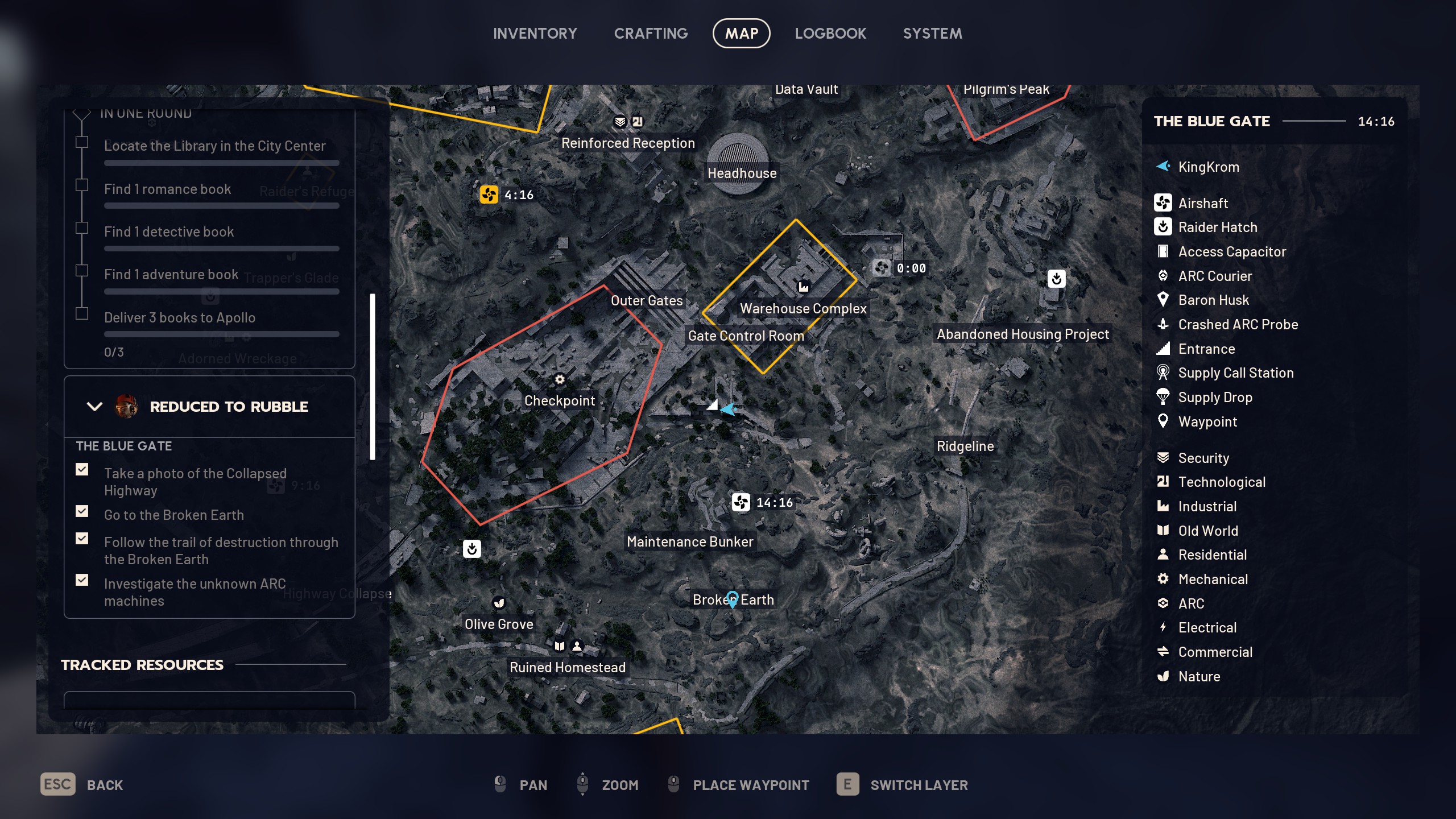The width and height of the screenshot is (1456, 819).
Task: Select the Airshaft legend icon
Action: pyautogui.click(x=1164, y=203)
